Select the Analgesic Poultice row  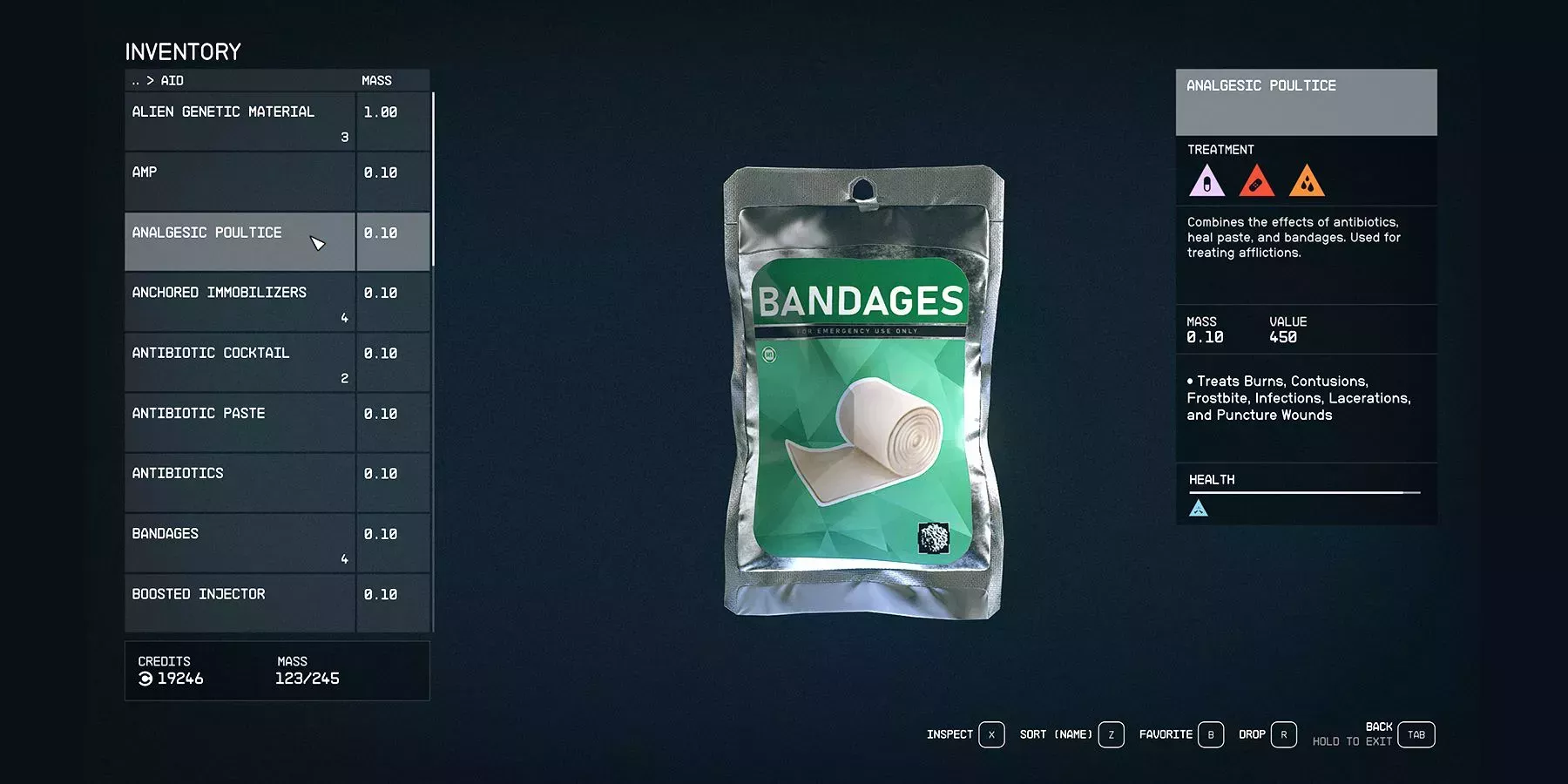click(240, 241)
